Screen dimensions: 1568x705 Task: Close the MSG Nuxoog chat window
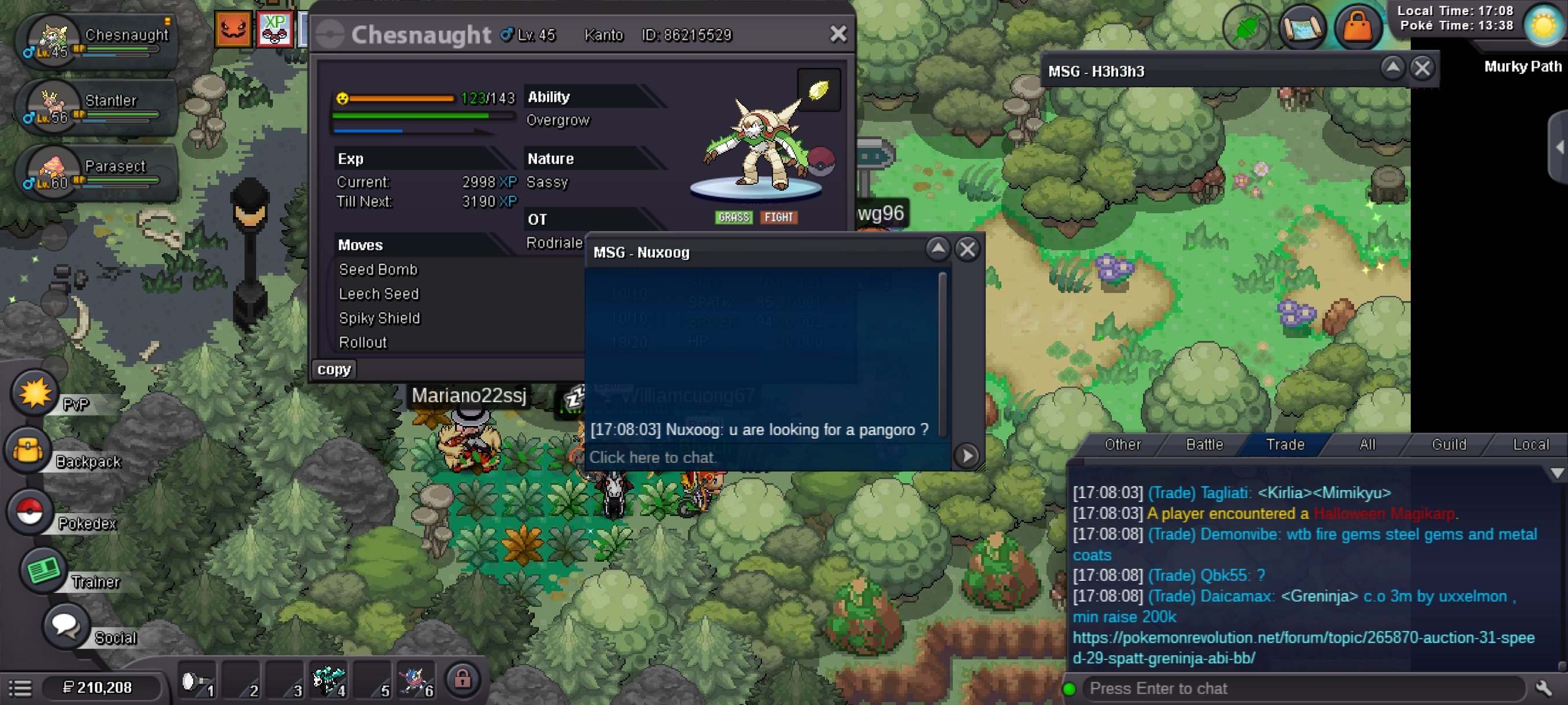coord(967,250)
